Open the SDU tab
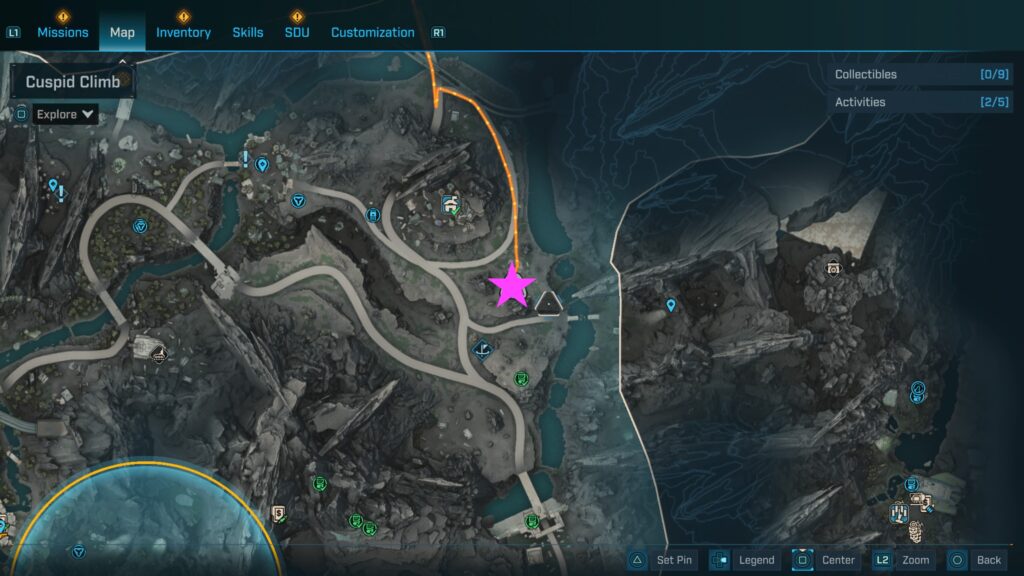Image resolution: width=1024 pixels, height=576 pixels. 296,32
